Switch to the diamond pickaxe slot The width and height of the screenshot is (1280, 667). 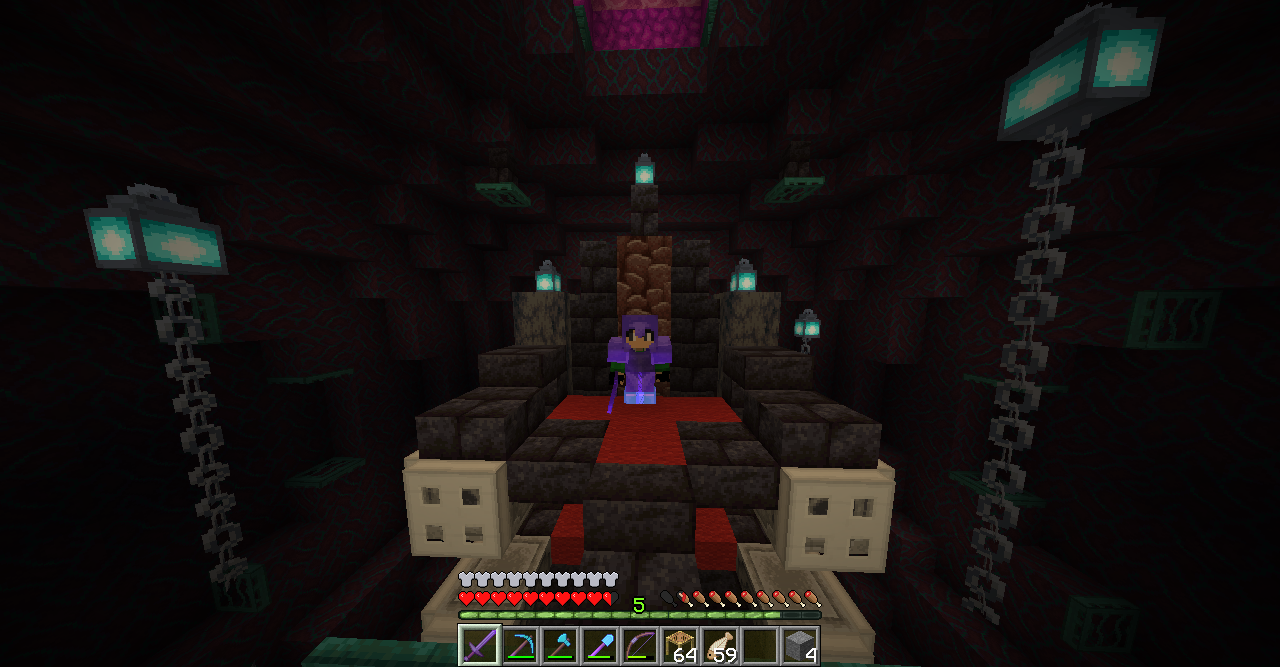point(519,645)
